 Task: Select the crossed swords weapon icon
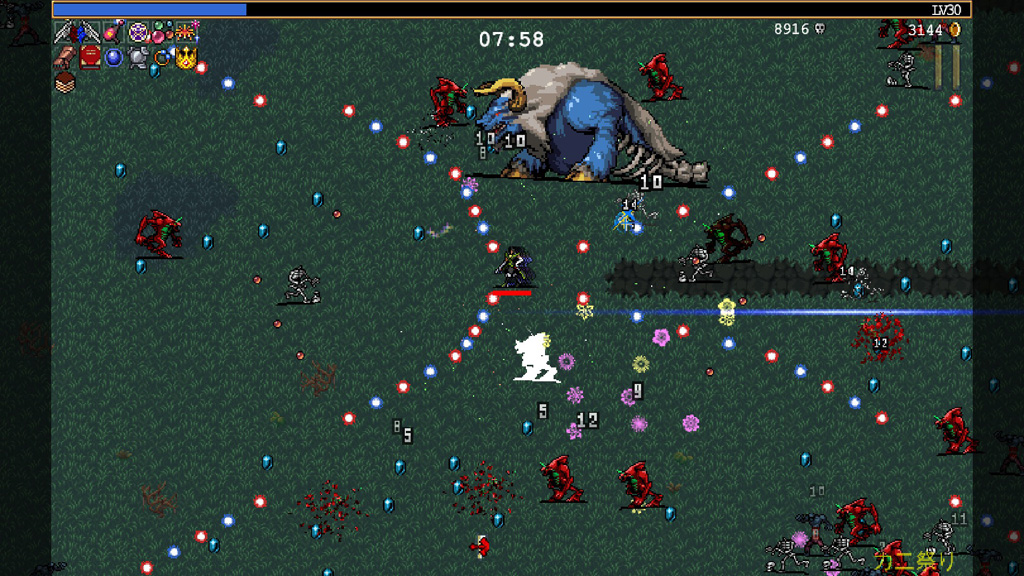[x=65, y=33]
